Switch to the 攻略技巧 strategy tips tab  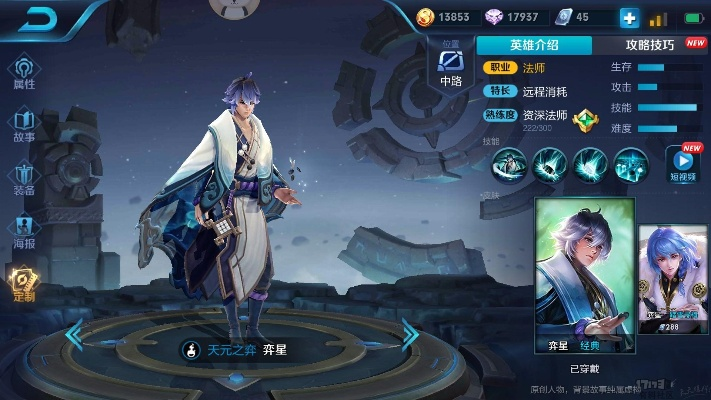pos(650,45)
